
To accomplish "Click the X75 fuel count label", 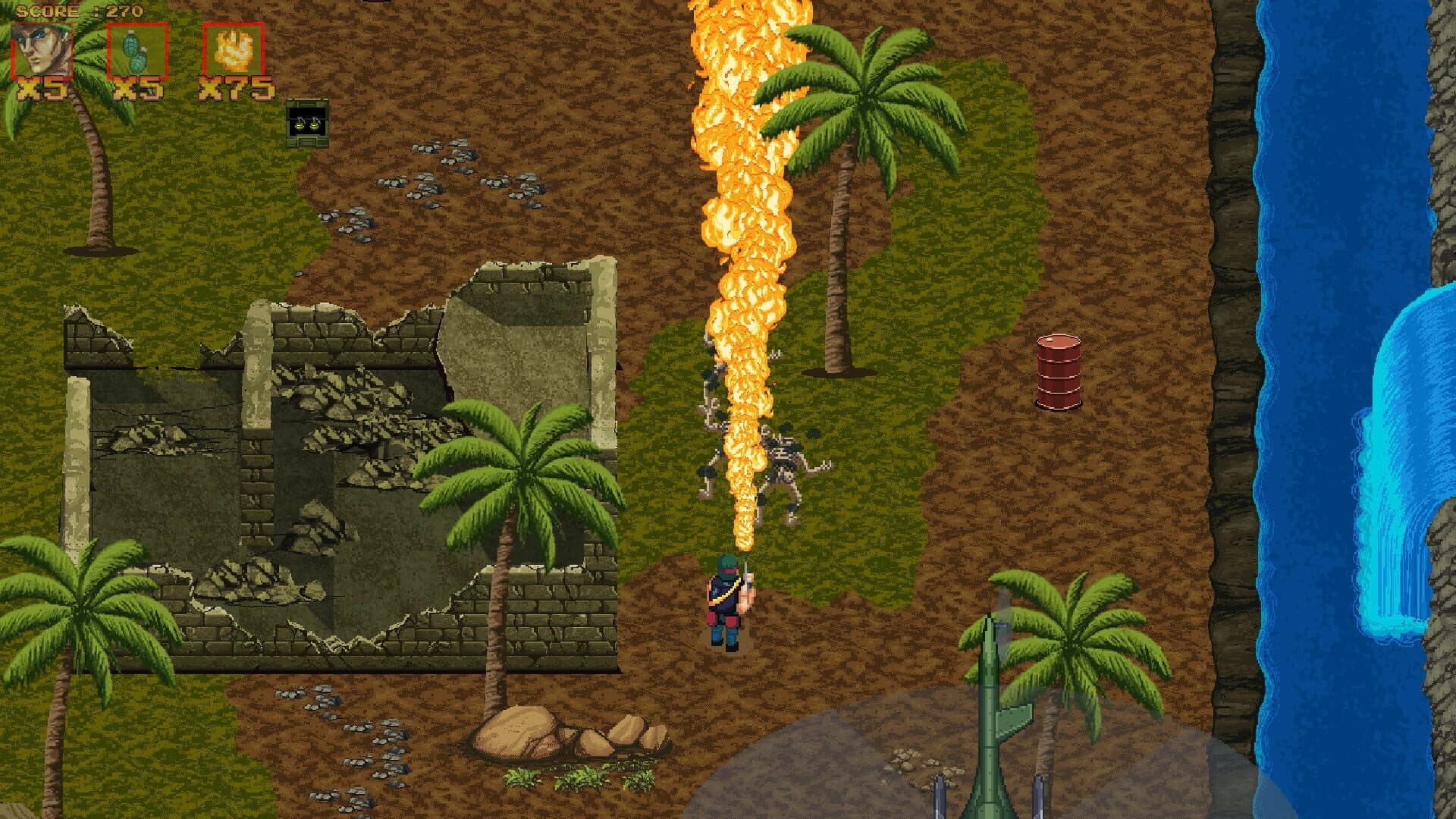I will pyautogui.click(x=233, y=89).
